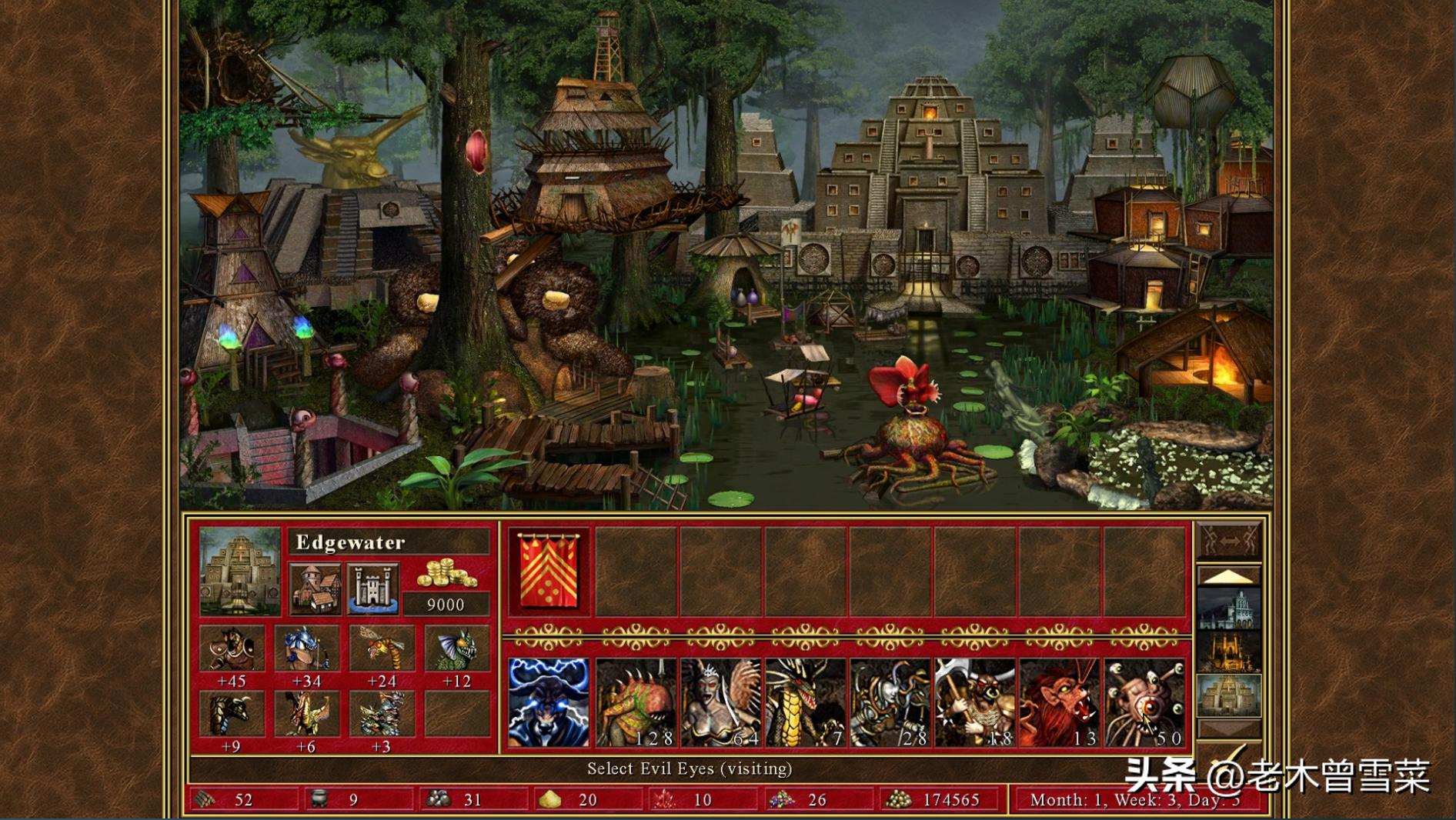Select the Scorpicore stack of 13
The image size is (1456, 820).
(x=1059, y=702)
